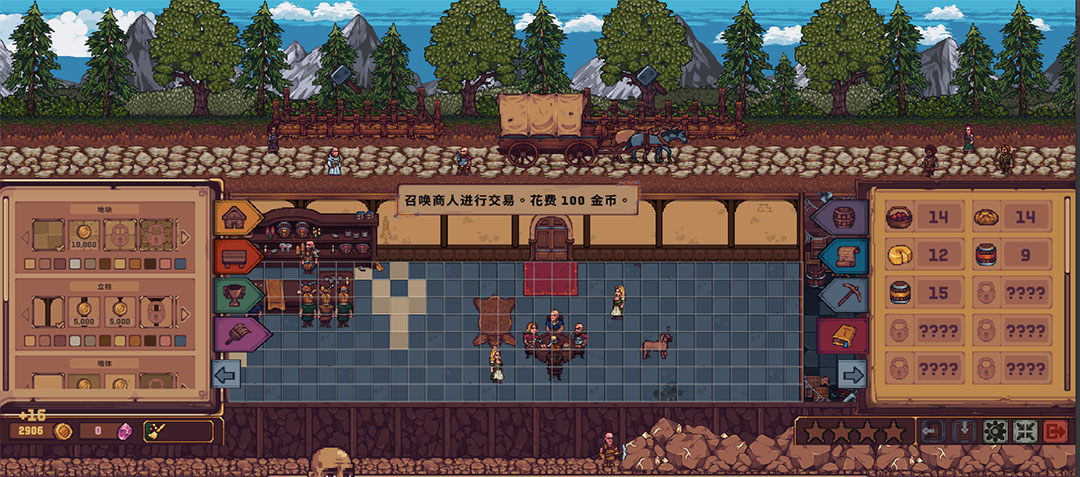Open settings with the gear icon
Viewport: 1080px width, 477px height.
pyautogui.click(x=994, y=431)
